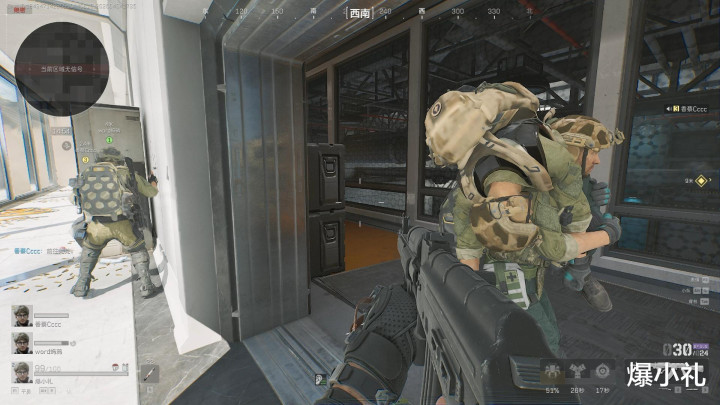
Task: Select teammate word妈妈's portrait
Action: click(20, 343)
